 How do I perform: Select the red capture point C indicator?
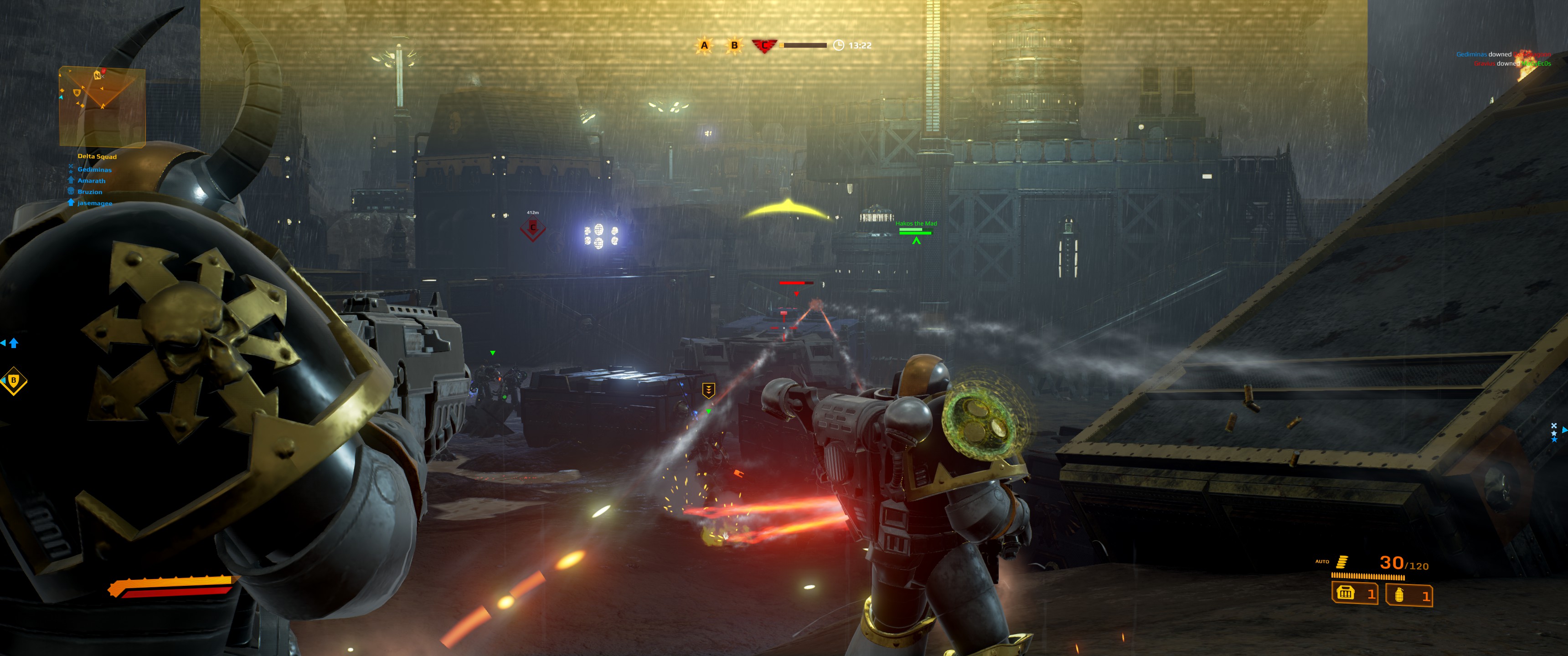pyautogui.click(x=764, y=46)
